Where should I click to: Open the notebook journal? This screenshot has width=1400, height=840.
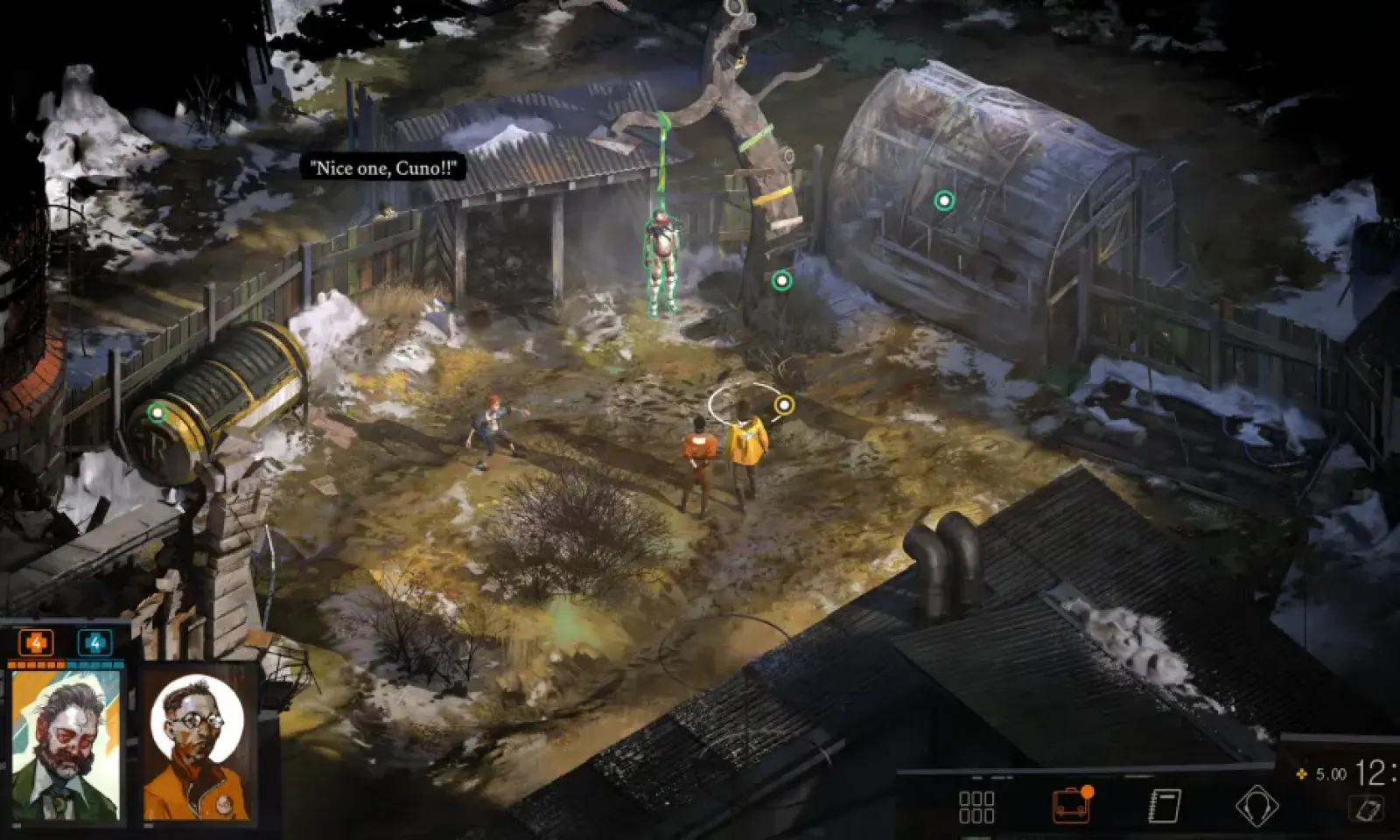pos(1165,806)
